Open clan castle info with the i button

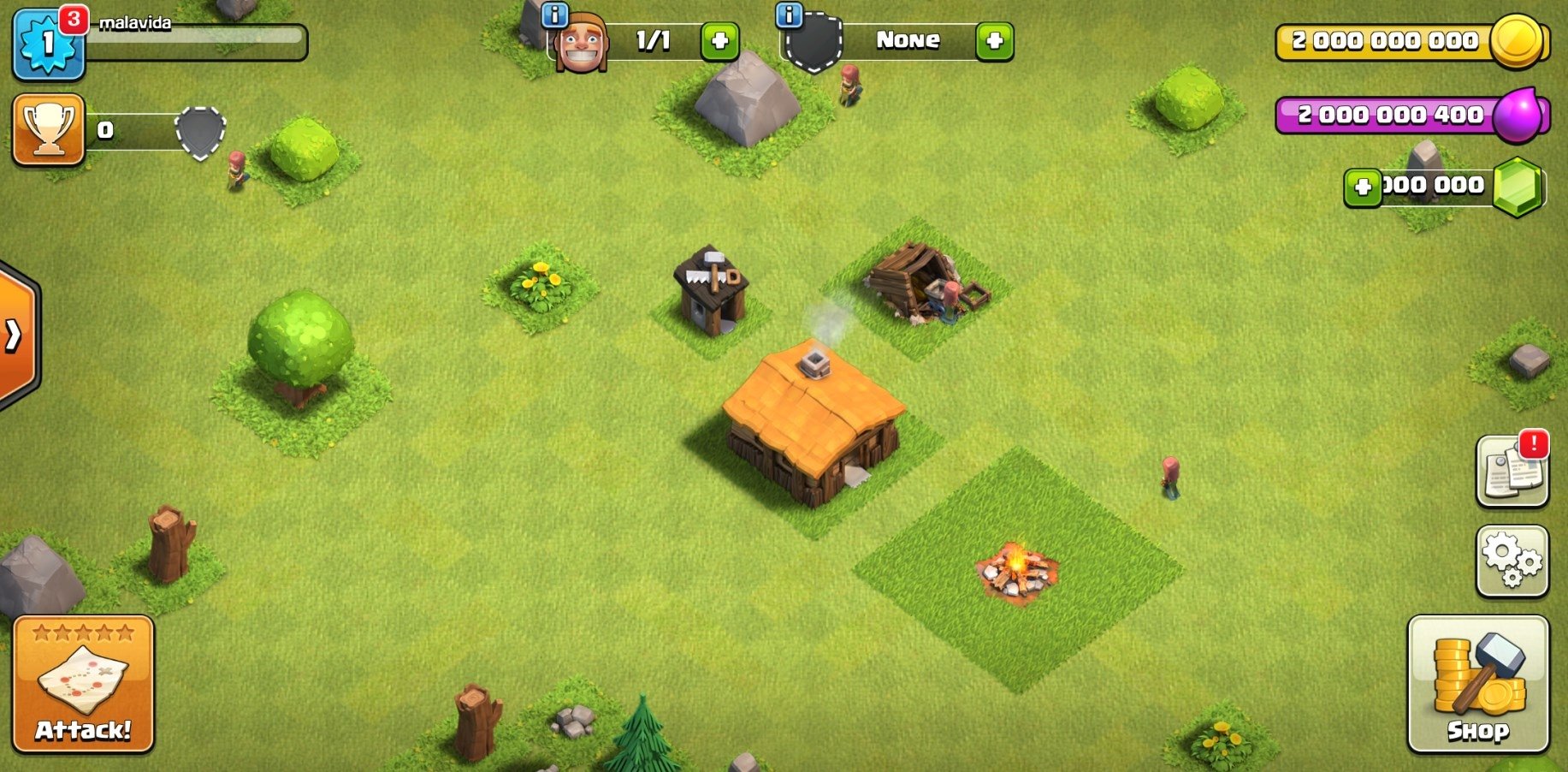[788, 15]
